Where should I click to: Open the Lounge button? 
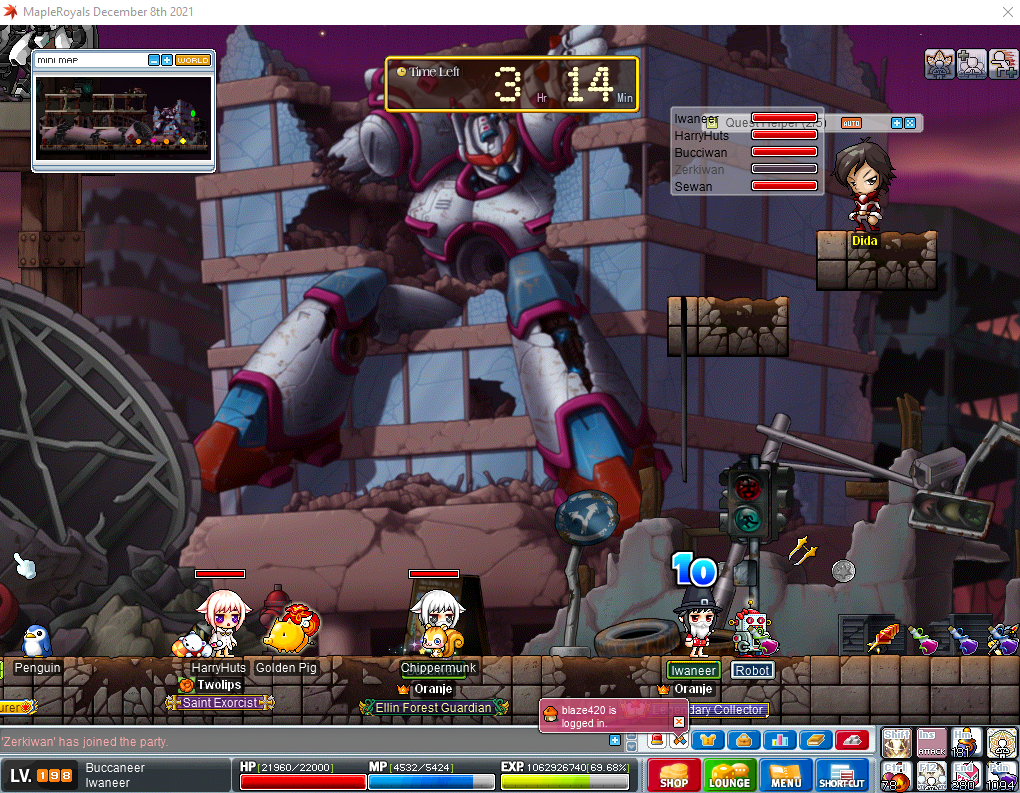tap(729, 776)
